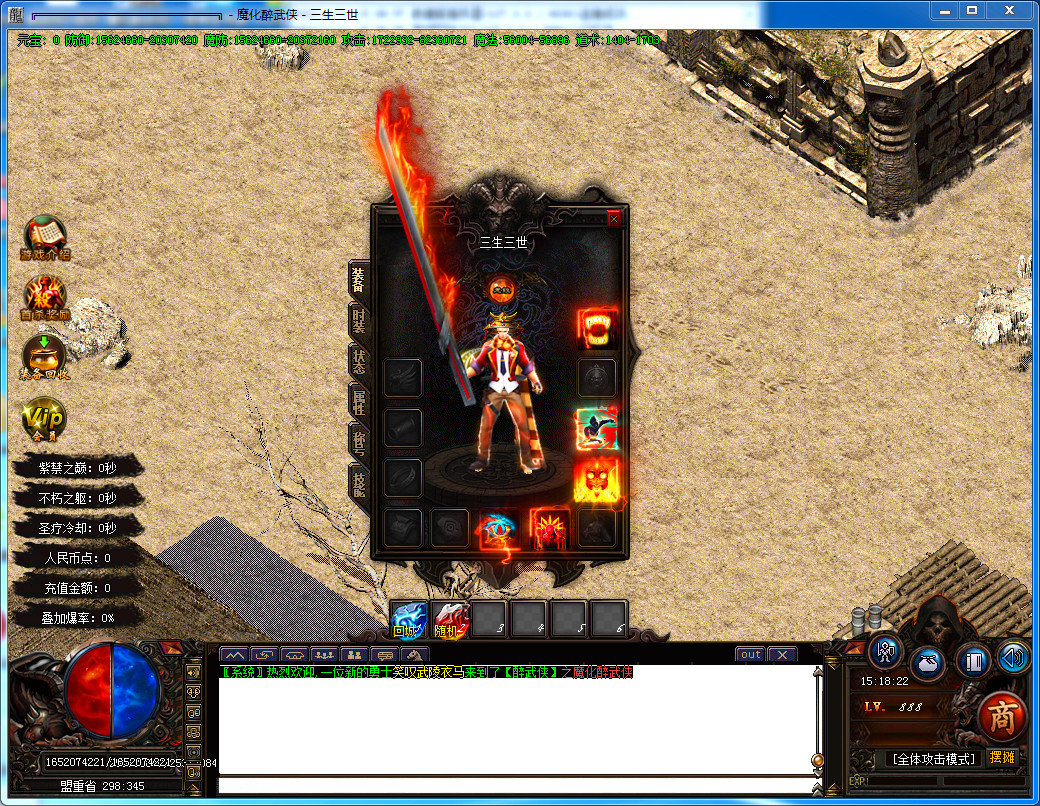Select the flaming demon mask equipment slot
Screen dimensions: 1040x806
598,479
